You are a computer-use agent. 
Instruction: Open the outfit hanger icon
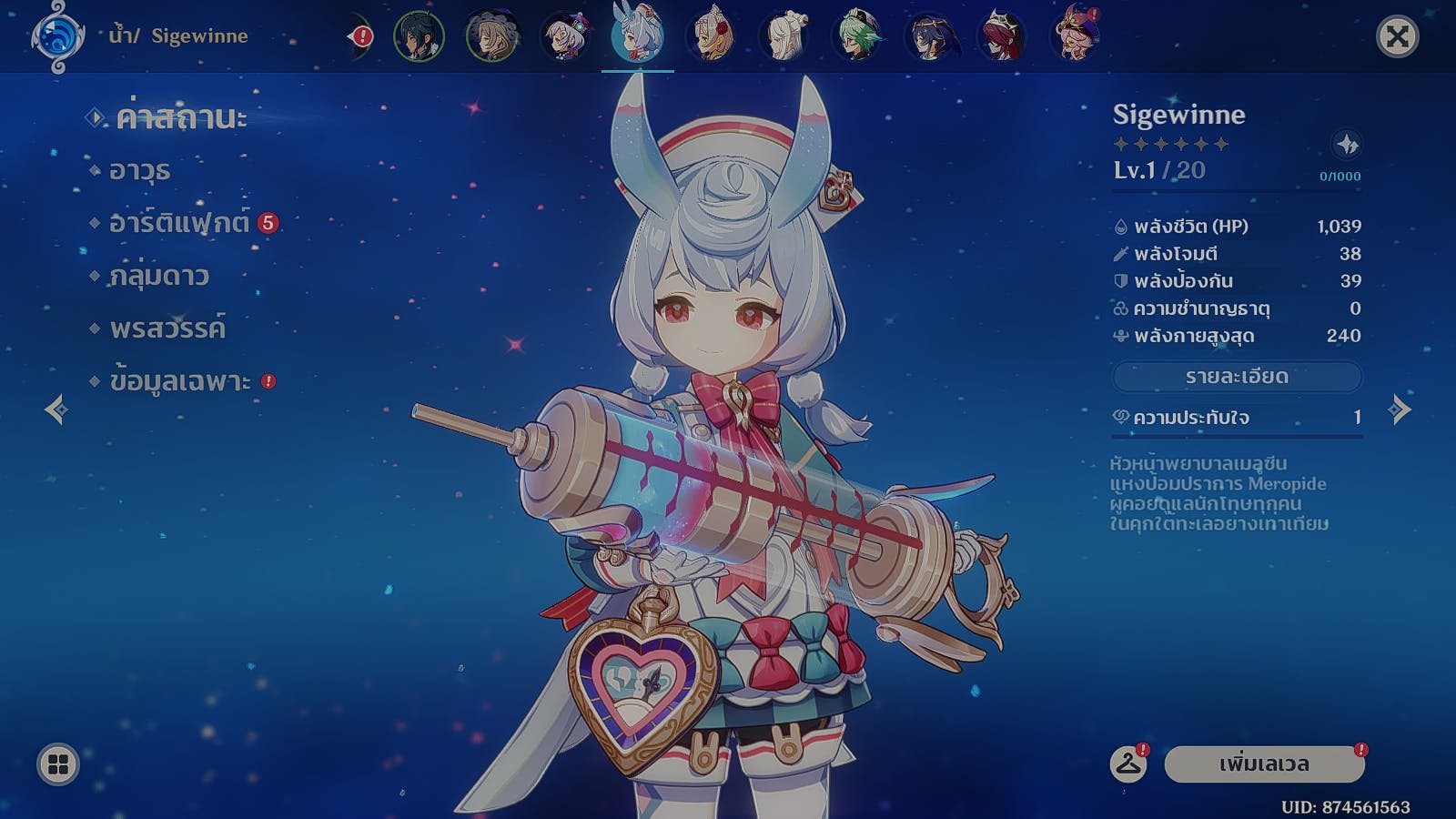click(x=1128, y=764)
